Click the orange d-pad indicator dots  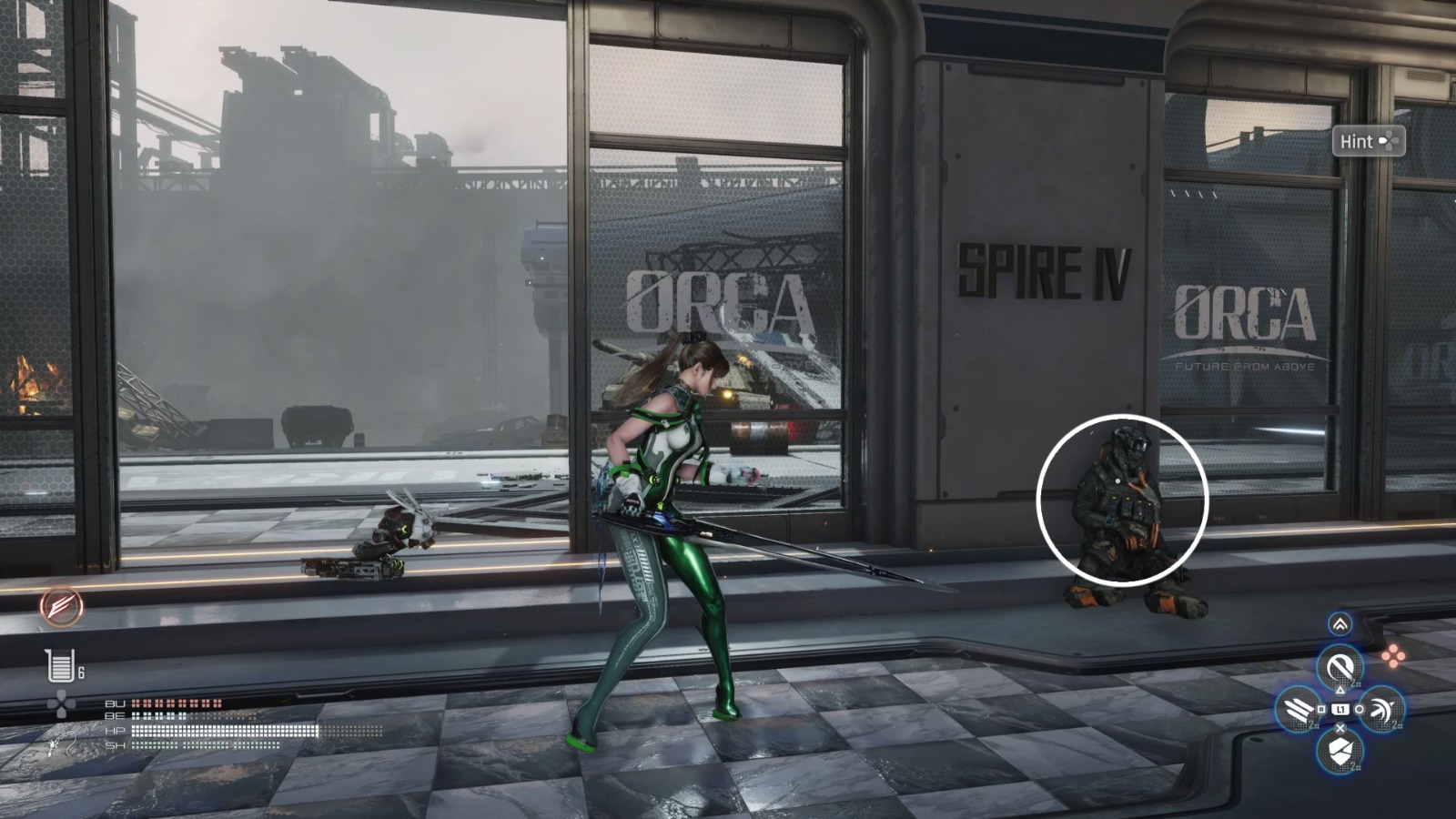pyautogui.click(x=1394, y=654)
